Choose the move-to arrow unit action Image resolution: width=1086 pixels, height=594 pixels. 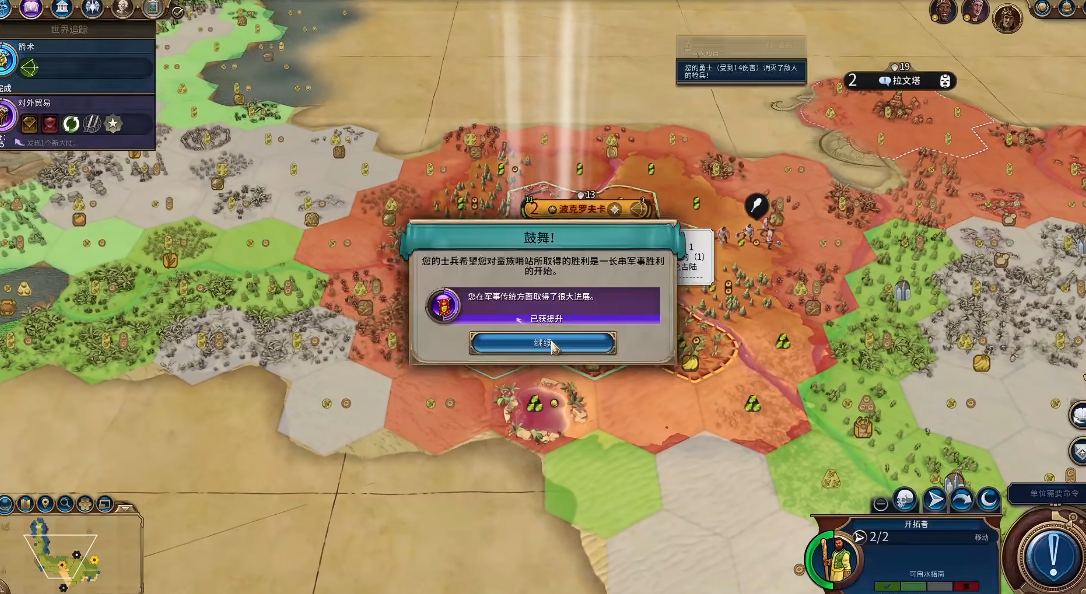pos(934,498)
